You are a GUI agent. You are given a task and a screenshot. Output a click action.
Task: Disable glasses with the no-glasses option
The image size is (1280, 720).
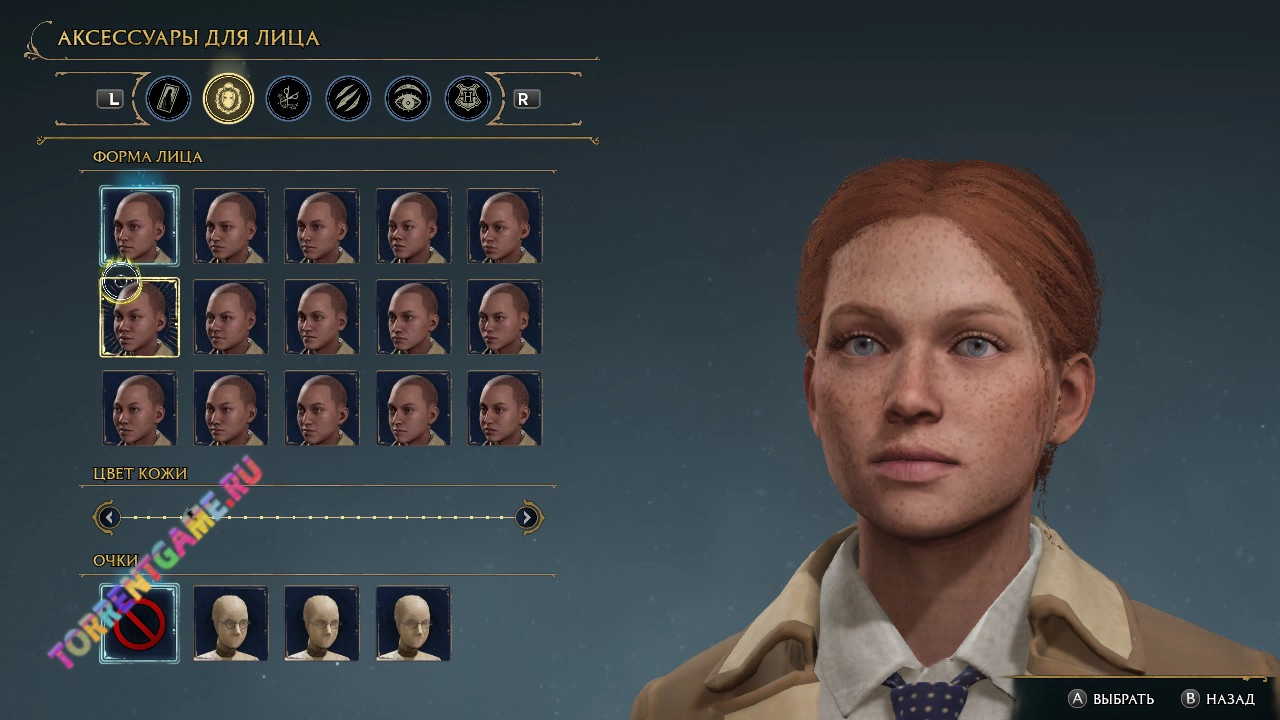[x=139, y=624]
